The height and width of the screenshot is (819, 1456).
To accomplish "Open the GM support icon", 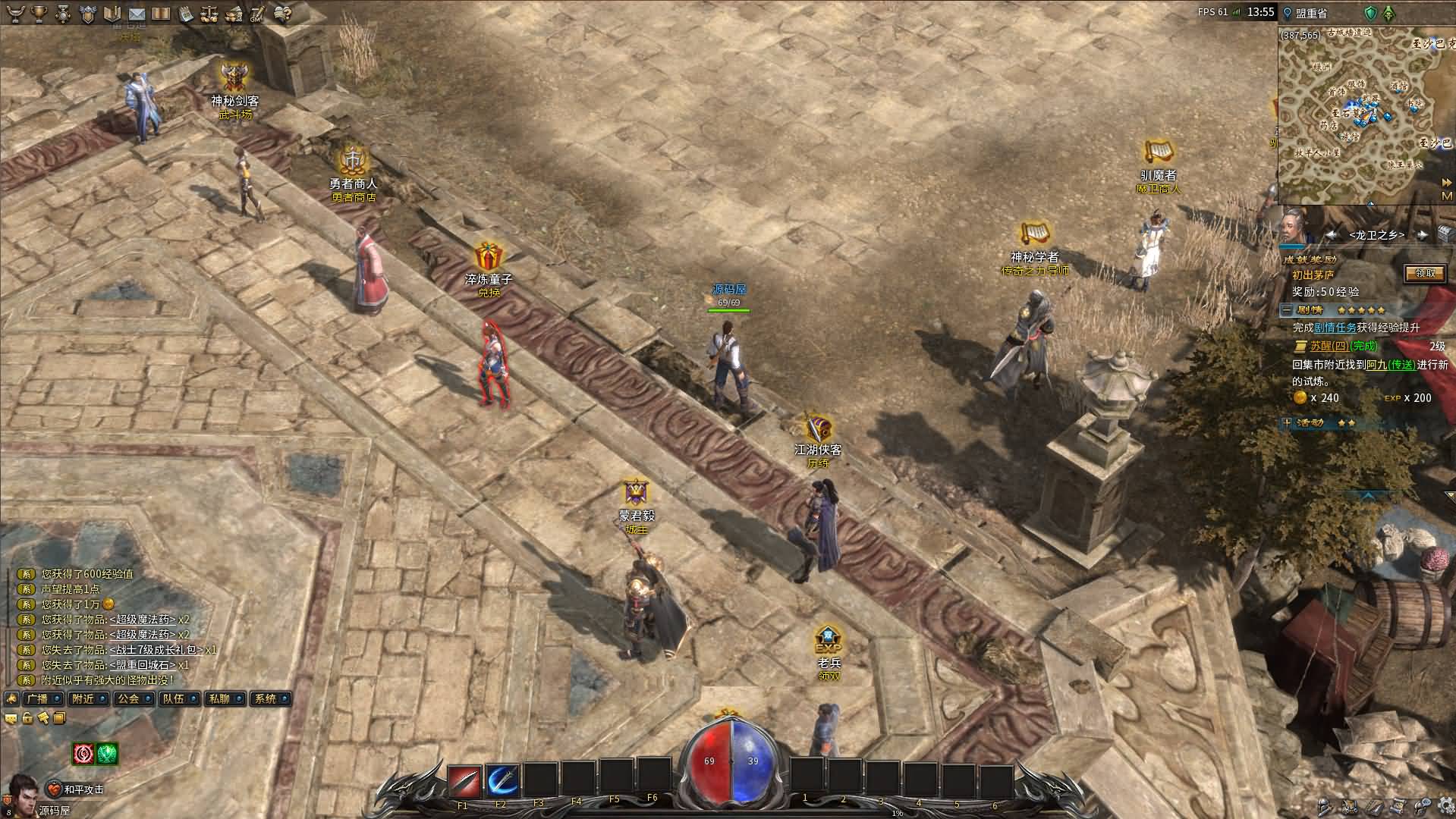I will pos(257,14).
